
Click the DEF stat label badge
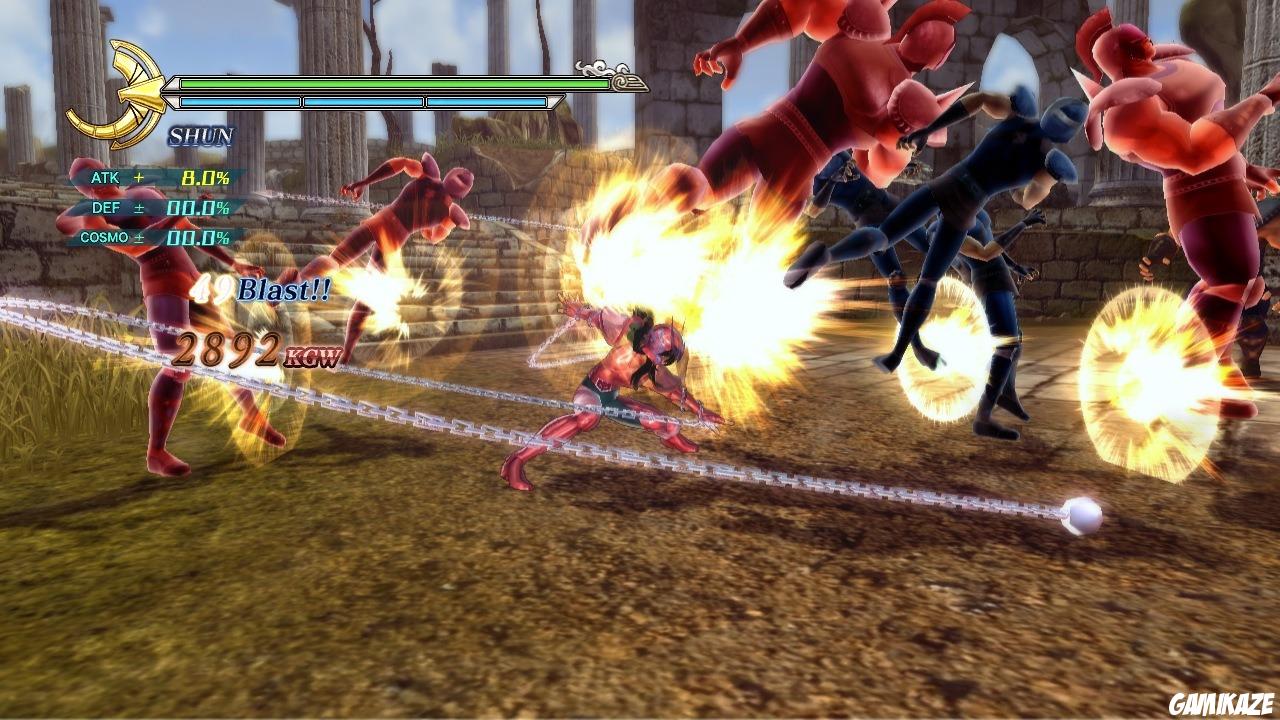click(107, 205)
